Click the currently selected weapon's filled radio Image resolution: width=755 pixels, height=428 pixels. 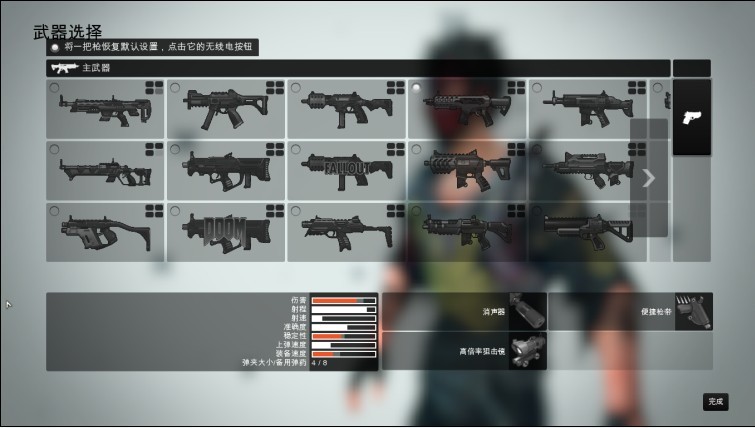[417, 88]
